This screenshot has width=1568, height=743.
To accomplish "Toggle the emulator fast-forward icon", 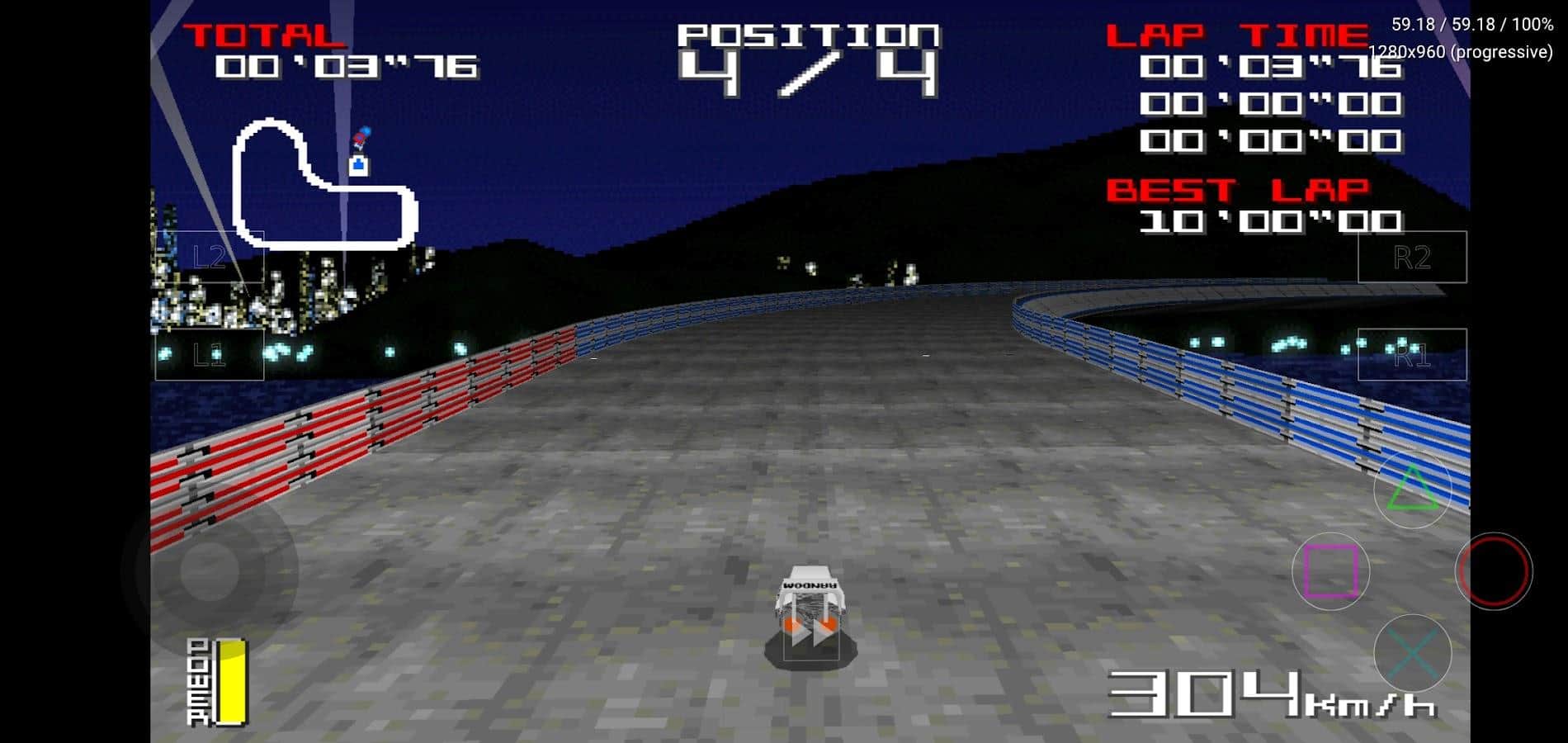I will coord(811,634).
